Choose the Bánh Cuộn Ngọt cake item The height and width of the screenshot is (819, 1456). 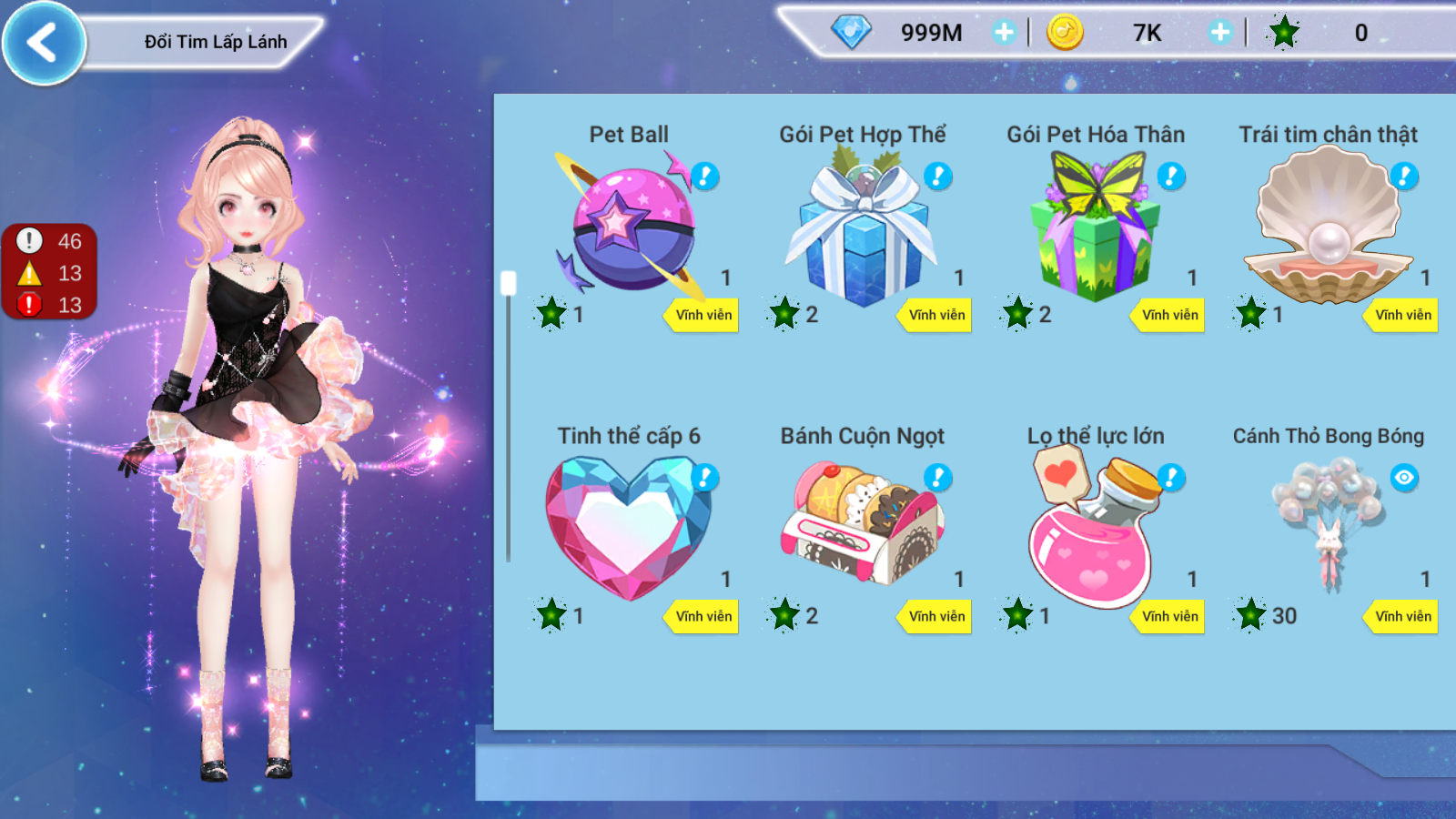tap(863, 525)
